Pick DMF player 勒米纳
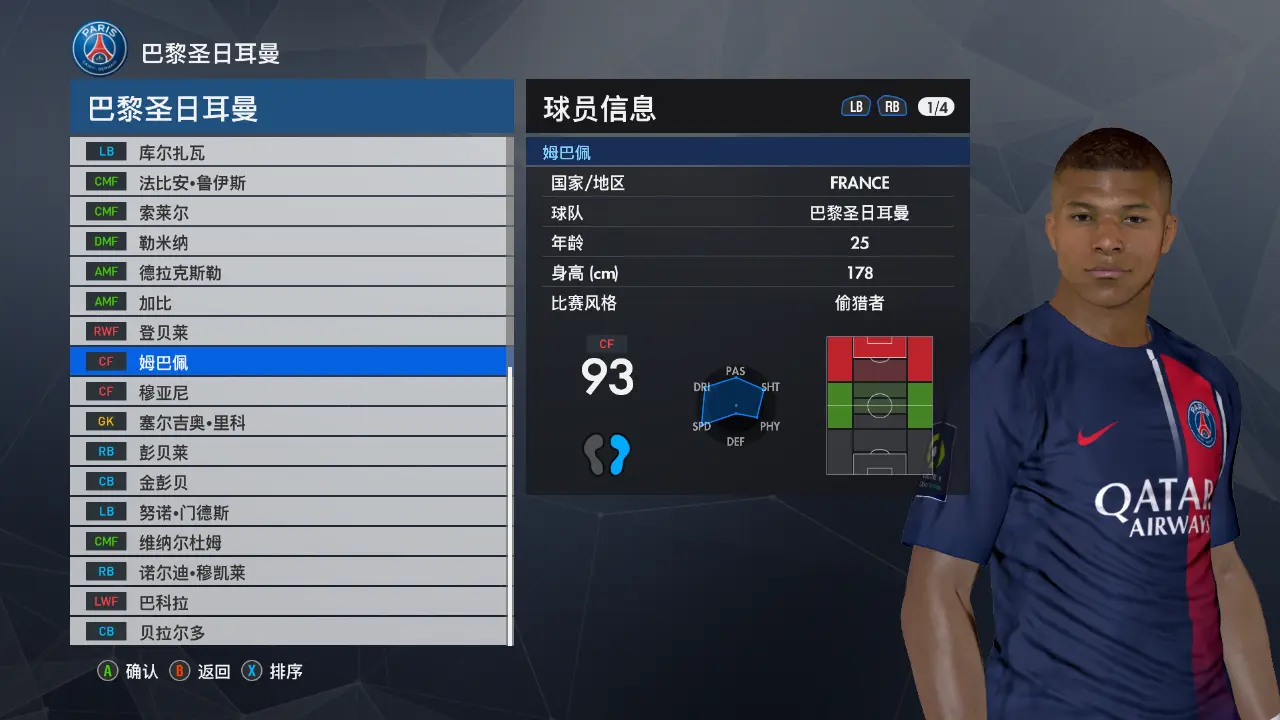This screenshot has height=720, width=1280. pos(290,242)
